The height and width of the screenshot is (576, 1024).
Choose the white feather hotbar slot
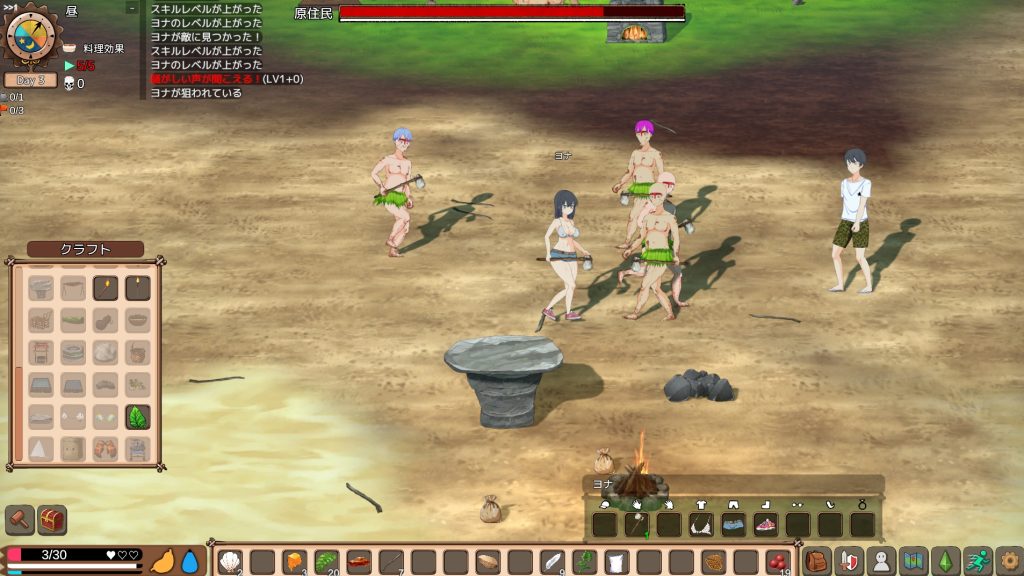[x=553, y=562]
